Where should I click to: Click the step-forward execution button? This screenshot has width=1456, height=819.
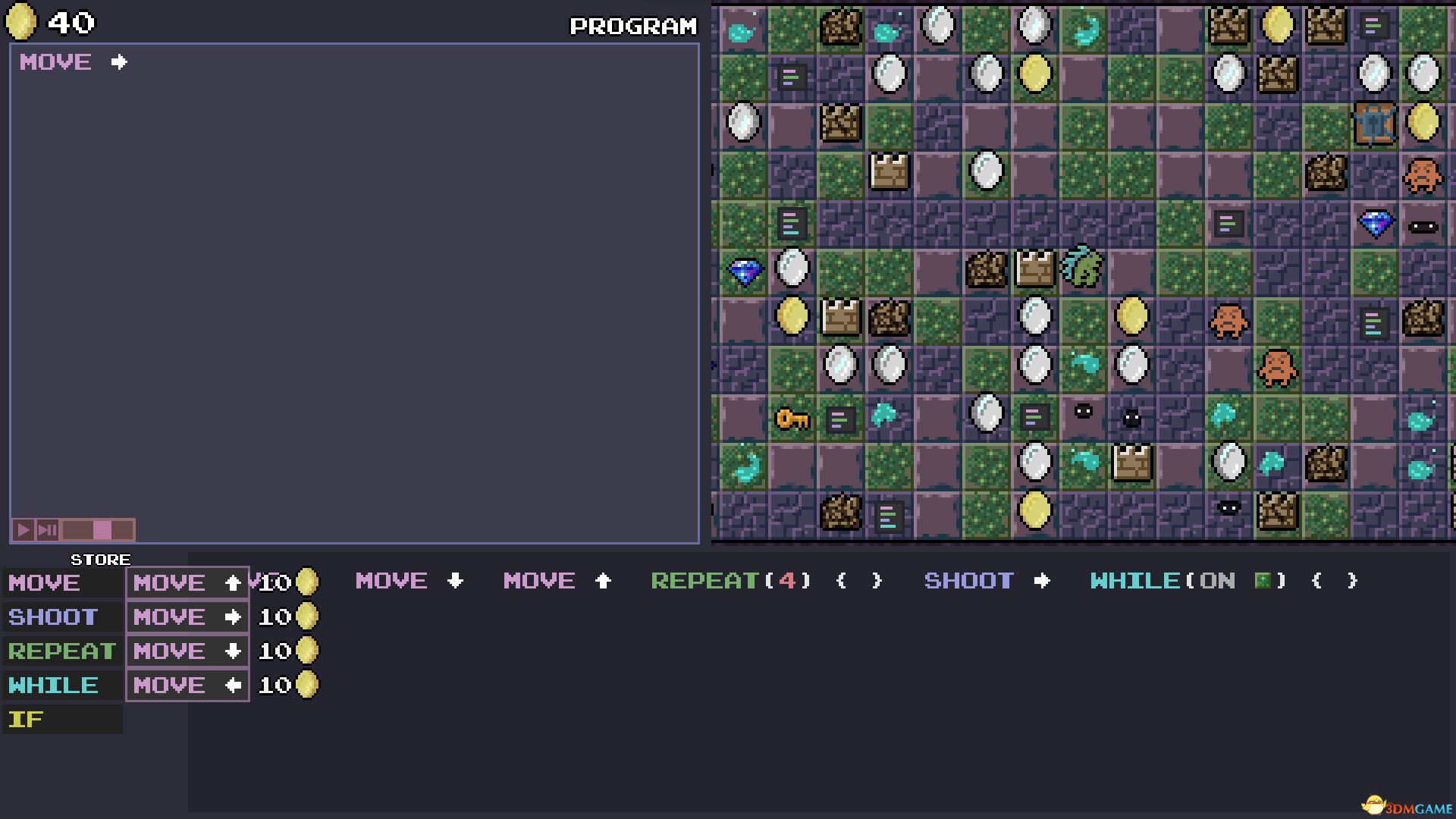47,530
